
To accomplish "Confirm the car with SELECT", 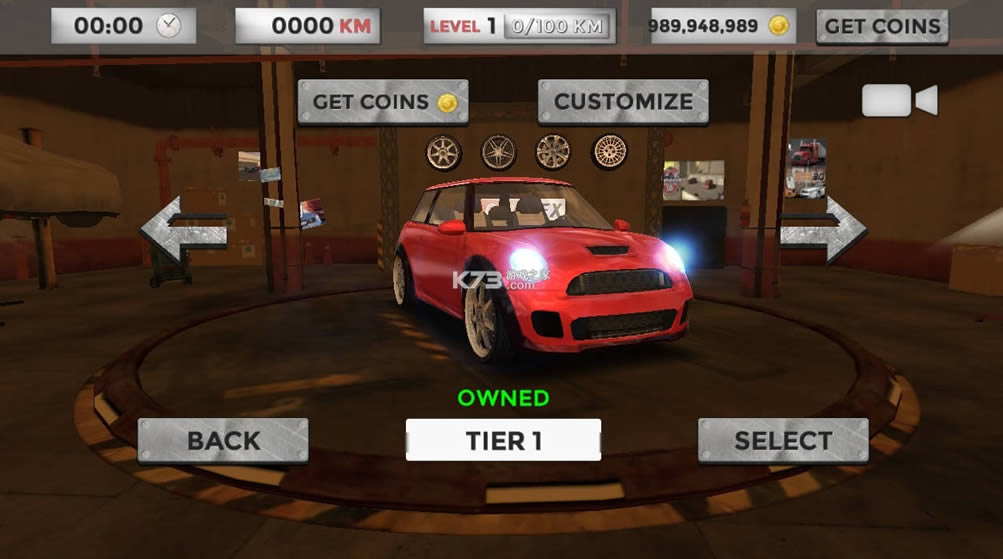I will [783, 440].
